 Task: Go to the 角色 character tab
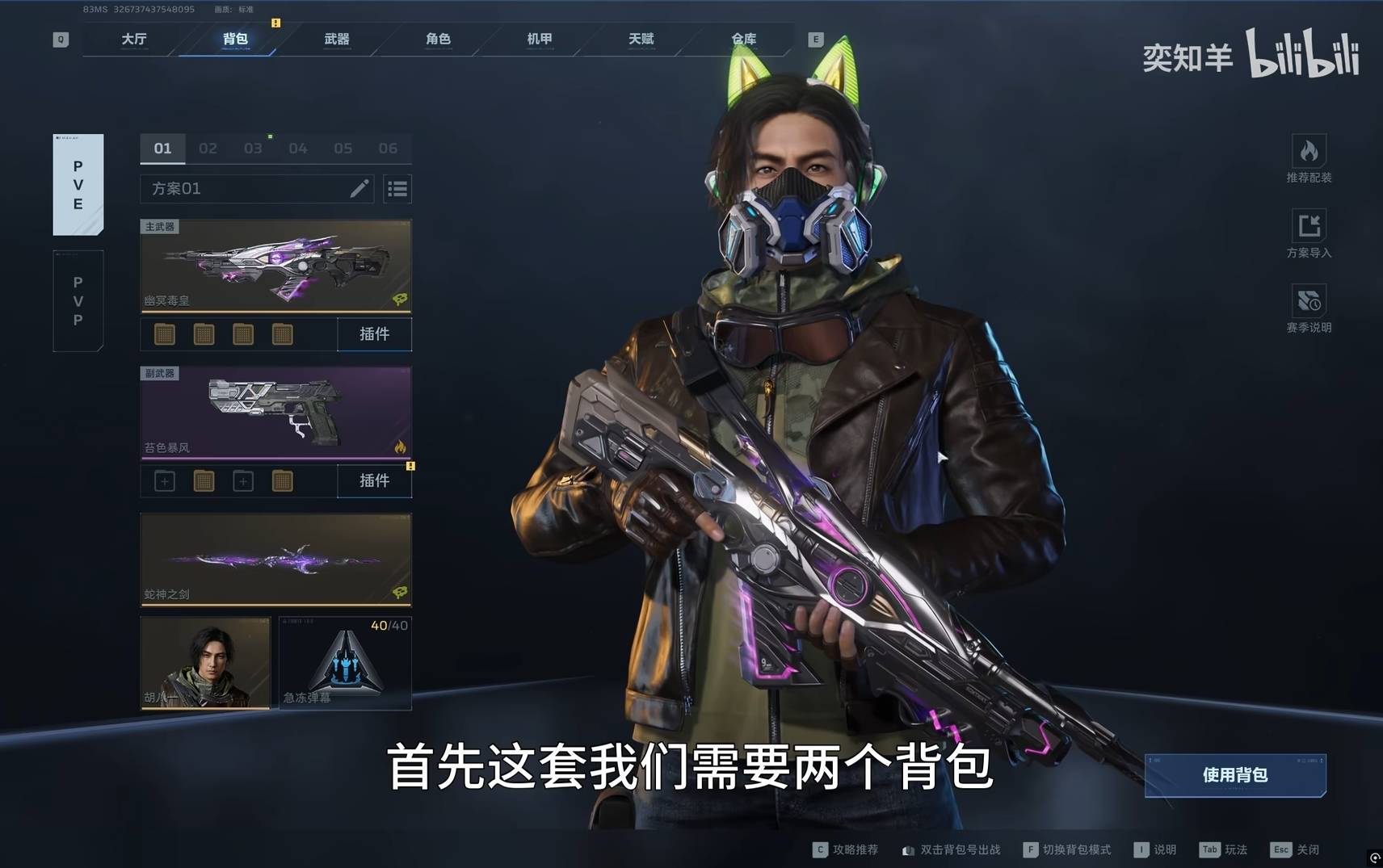click(438, 39)
